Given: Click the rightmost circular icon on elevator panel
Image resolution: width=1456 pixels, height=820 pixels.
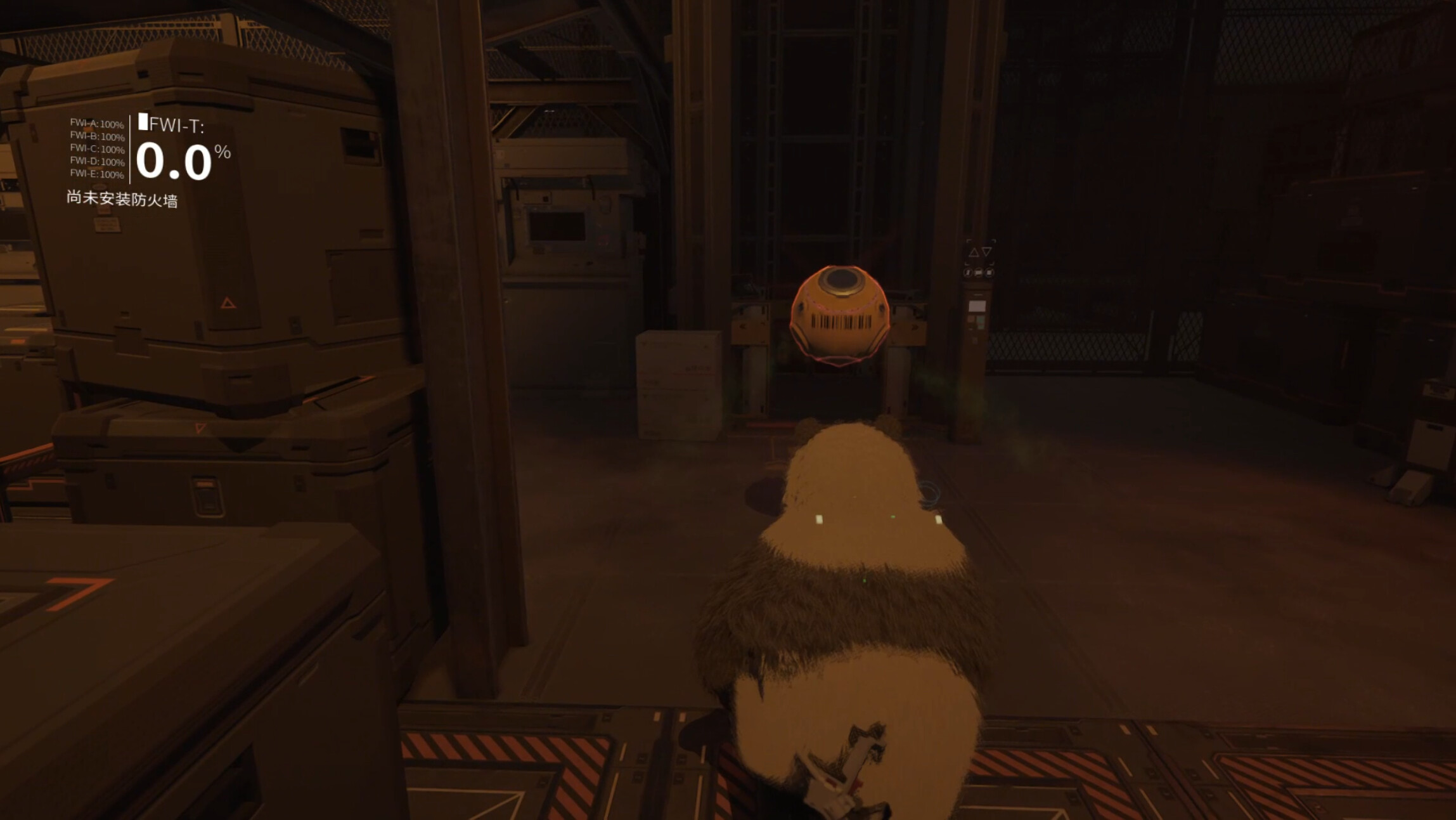Looking at the screenshot, I should click(989, 273).
